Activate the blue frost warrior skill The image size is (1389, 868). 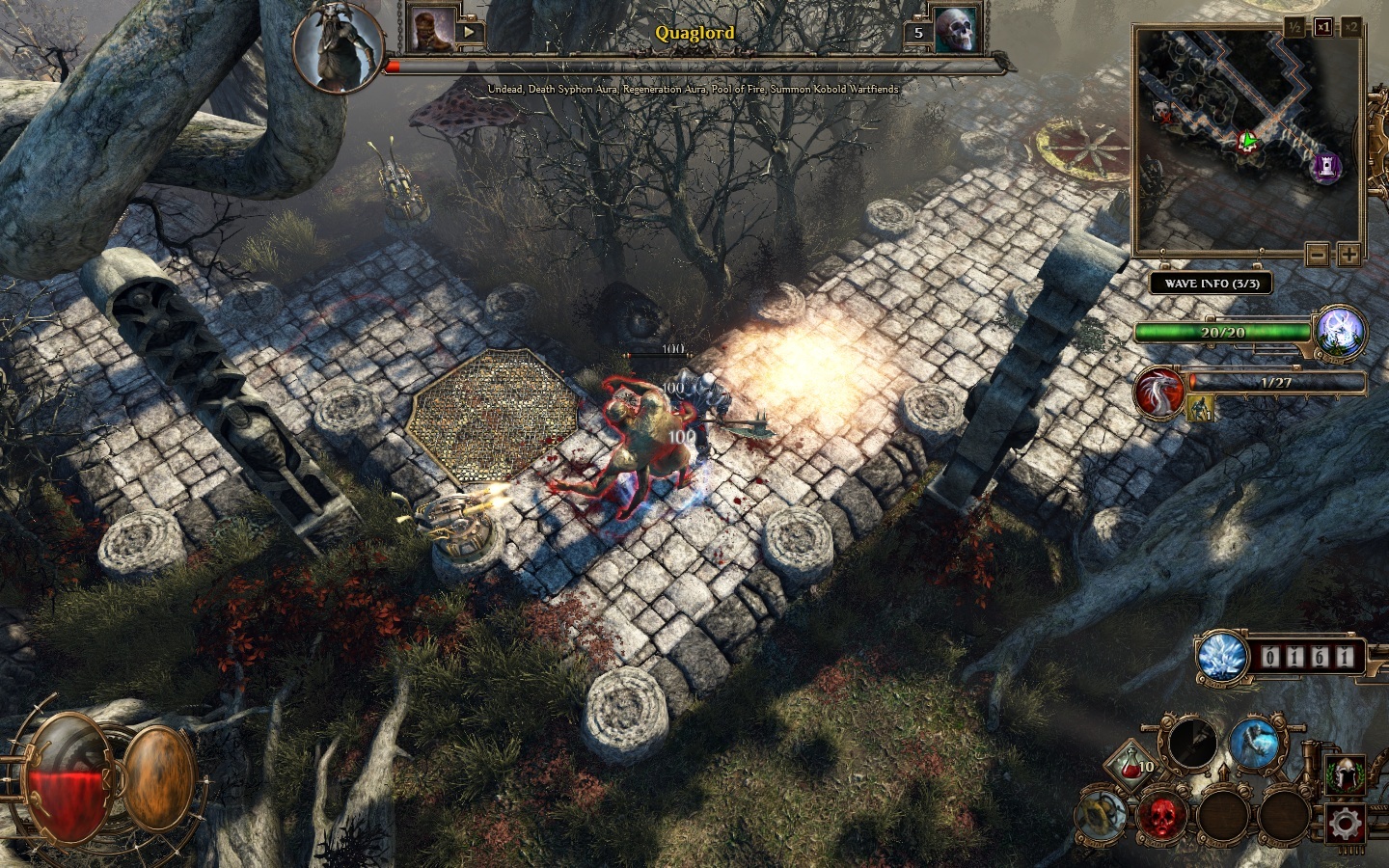(1254, 746)
